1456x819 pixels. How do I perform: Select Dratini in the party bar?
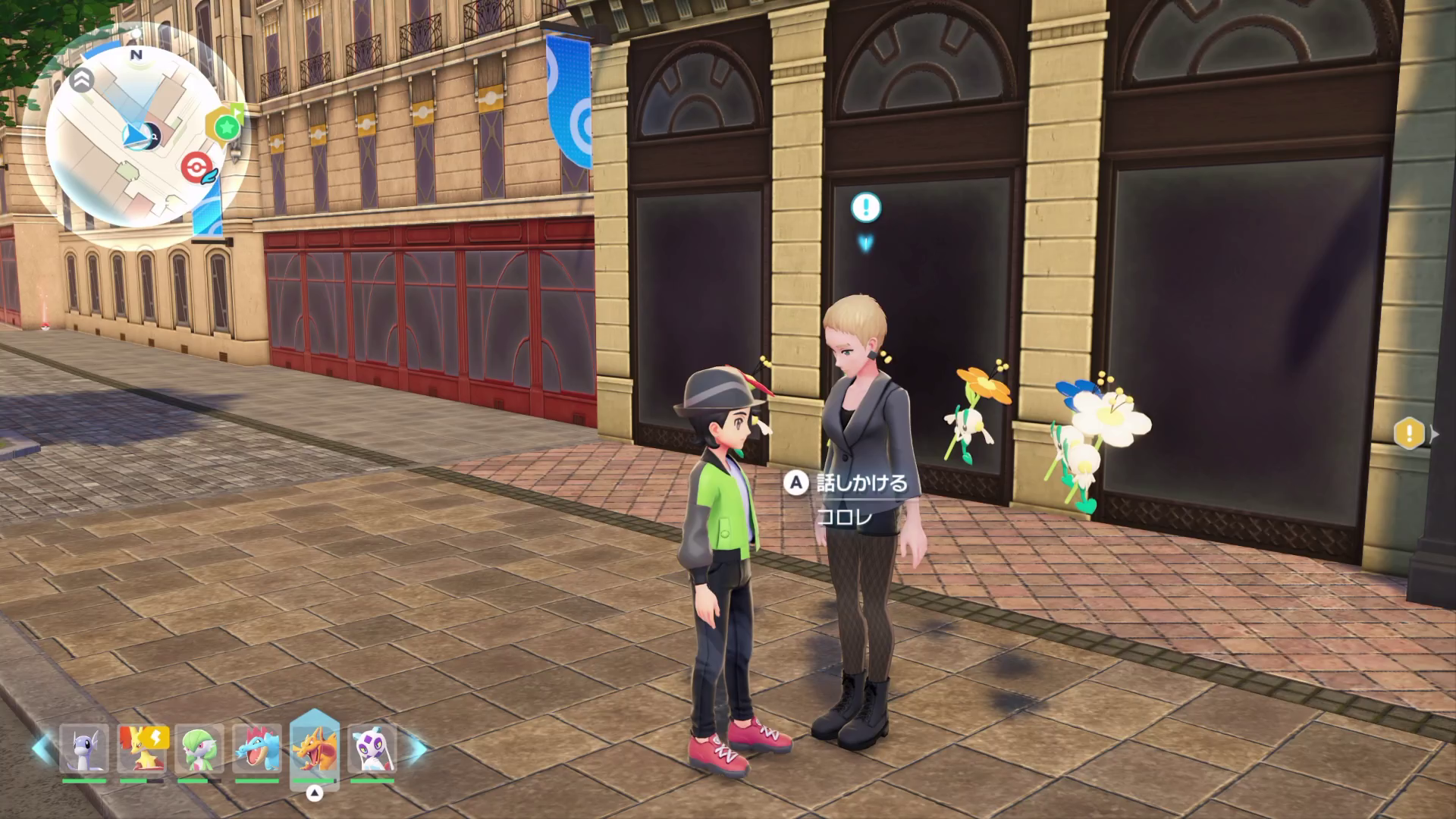coord(84,748)
